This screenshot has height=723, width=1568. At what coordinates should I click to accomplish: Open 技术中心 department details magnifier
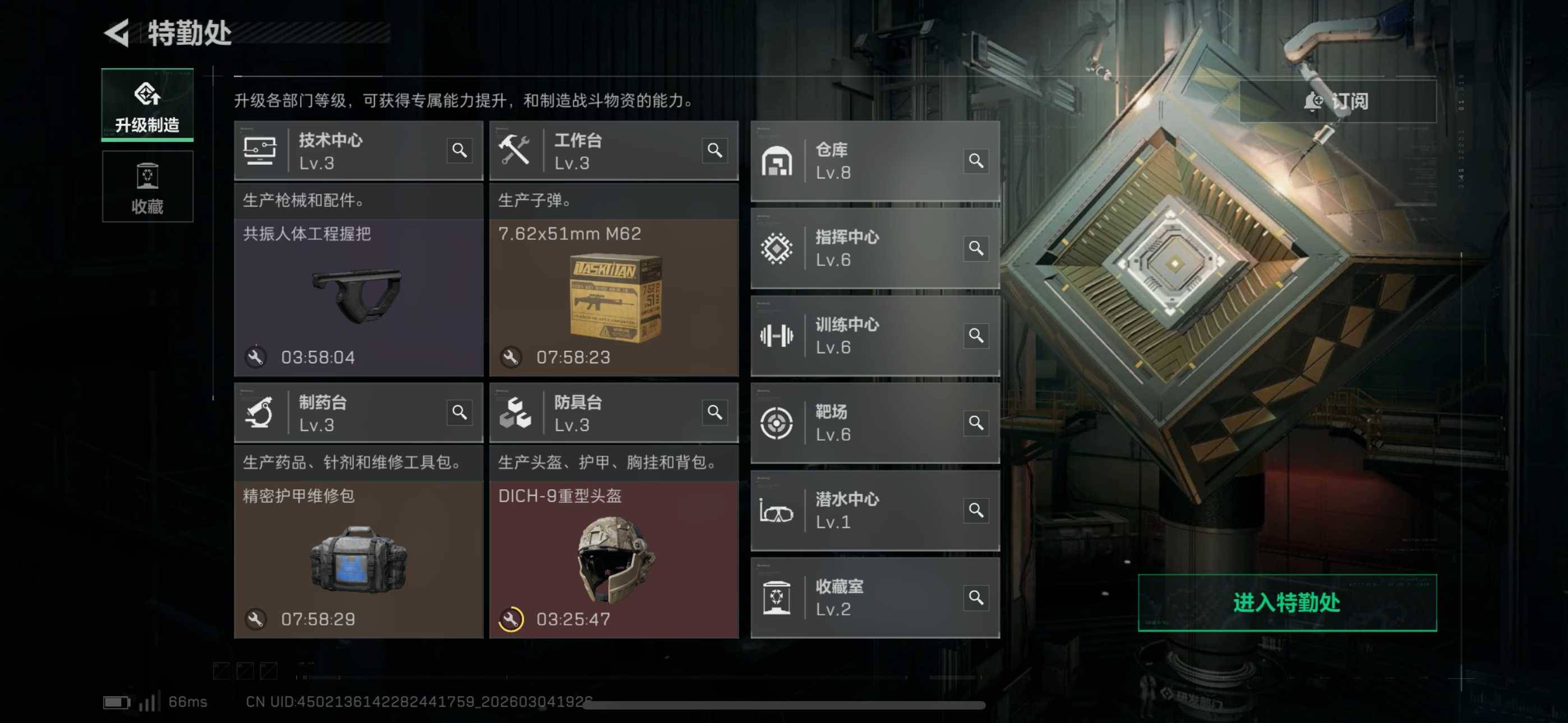pyautogui.click(x=459, y=150)
